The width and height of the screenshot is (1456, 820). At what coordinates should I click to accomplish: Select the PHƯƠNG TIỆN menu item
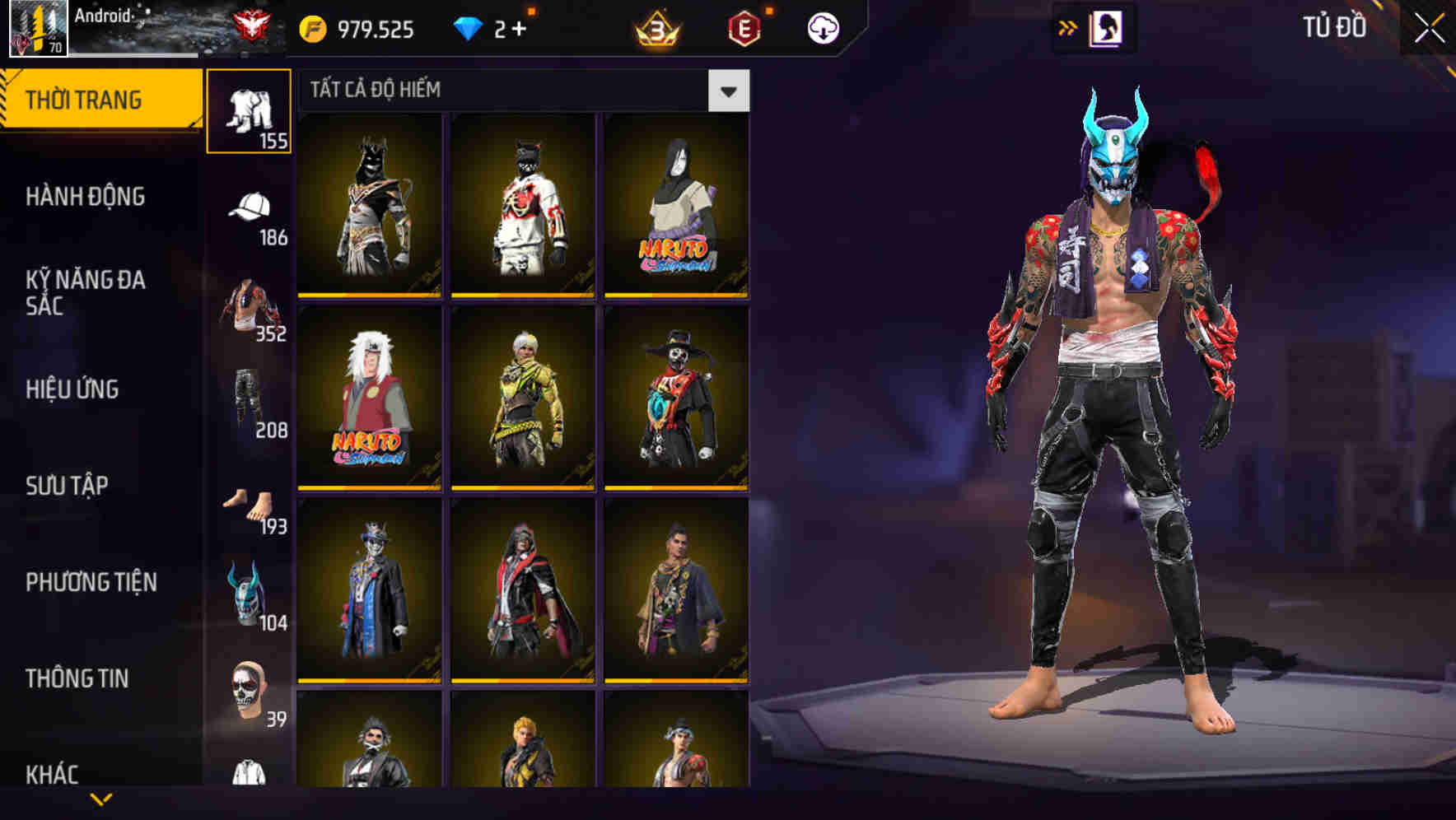(x=91, y=581)
